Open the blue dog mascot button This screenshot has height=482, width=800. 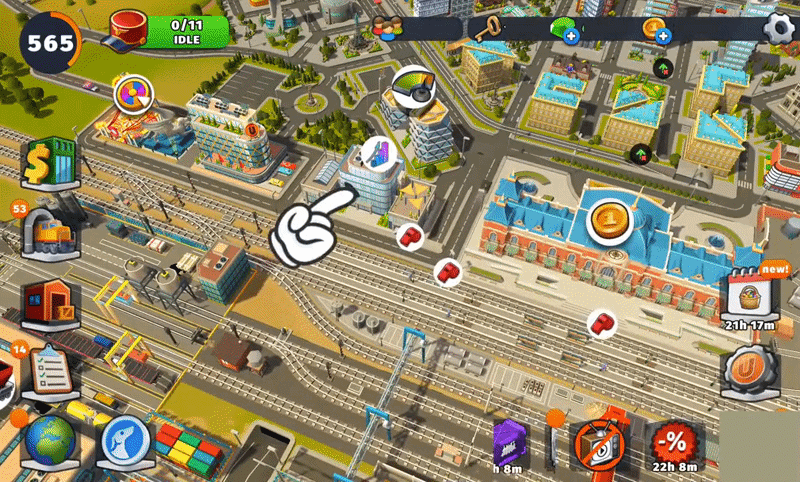point(126,443)
